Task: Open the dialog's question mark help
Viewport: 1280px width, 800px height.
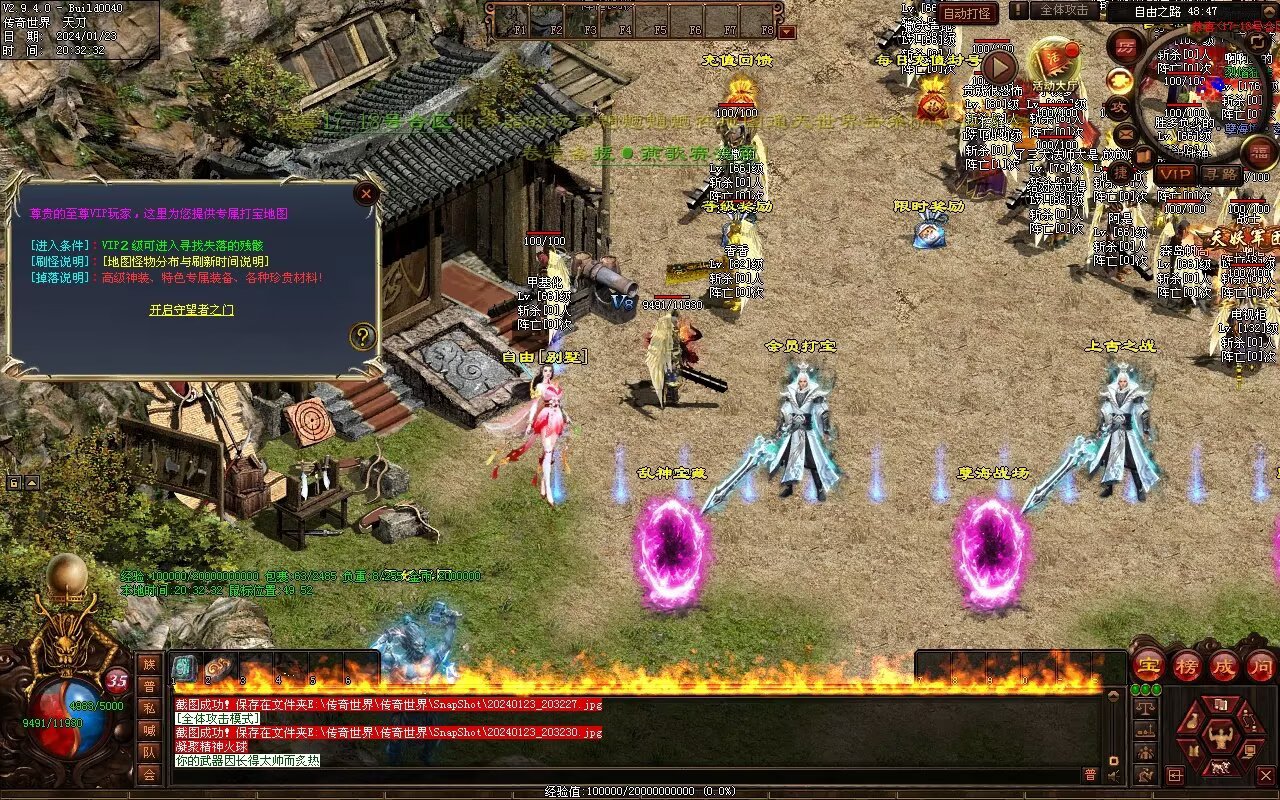Action: click(x=362, y=337)
